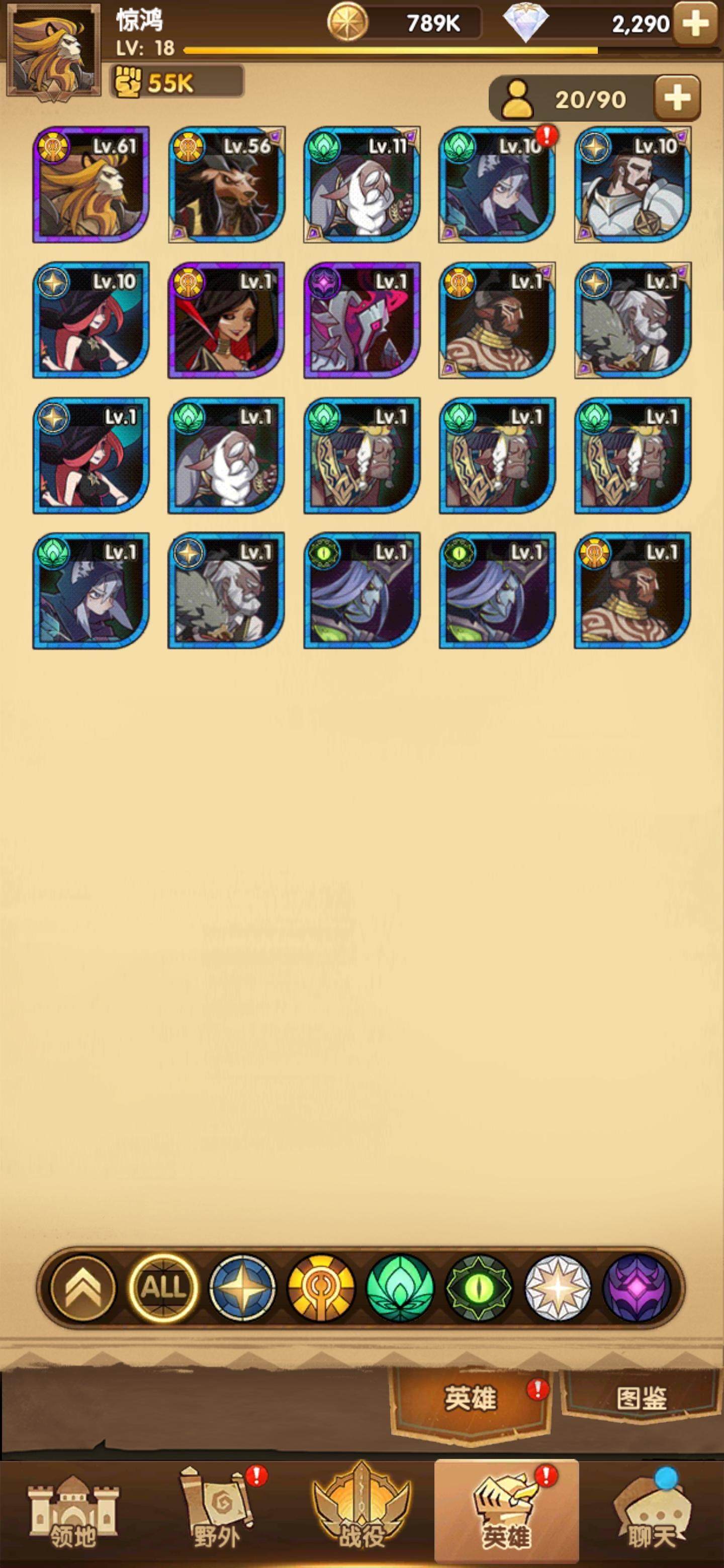724x1568 pixels.
Task: Click the hero roster person icon near 20/90
Action: pos(518,99)
